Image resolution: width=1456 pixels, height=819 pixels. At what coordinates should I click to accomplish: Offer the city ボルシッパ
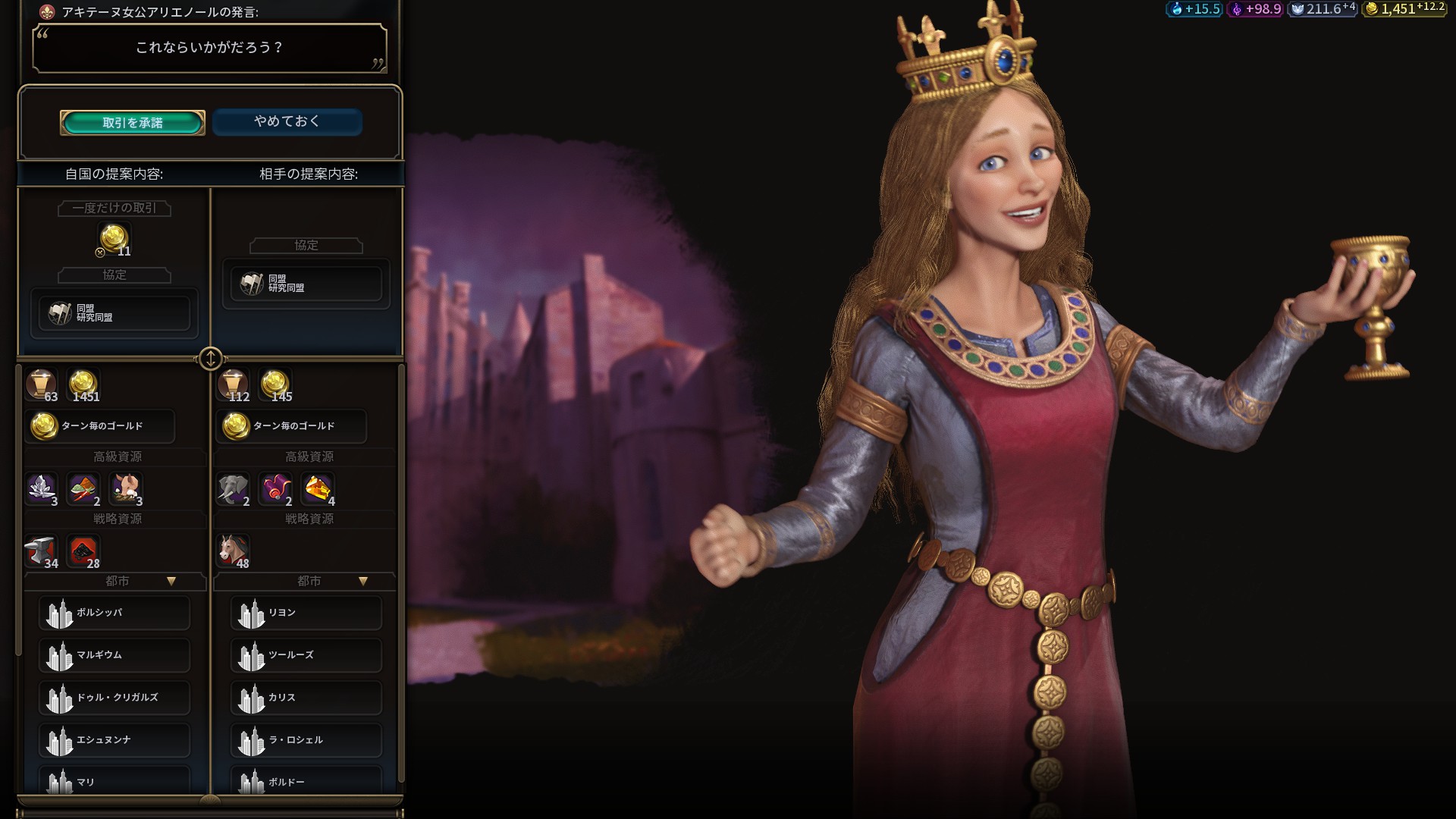tap(114, 613)
